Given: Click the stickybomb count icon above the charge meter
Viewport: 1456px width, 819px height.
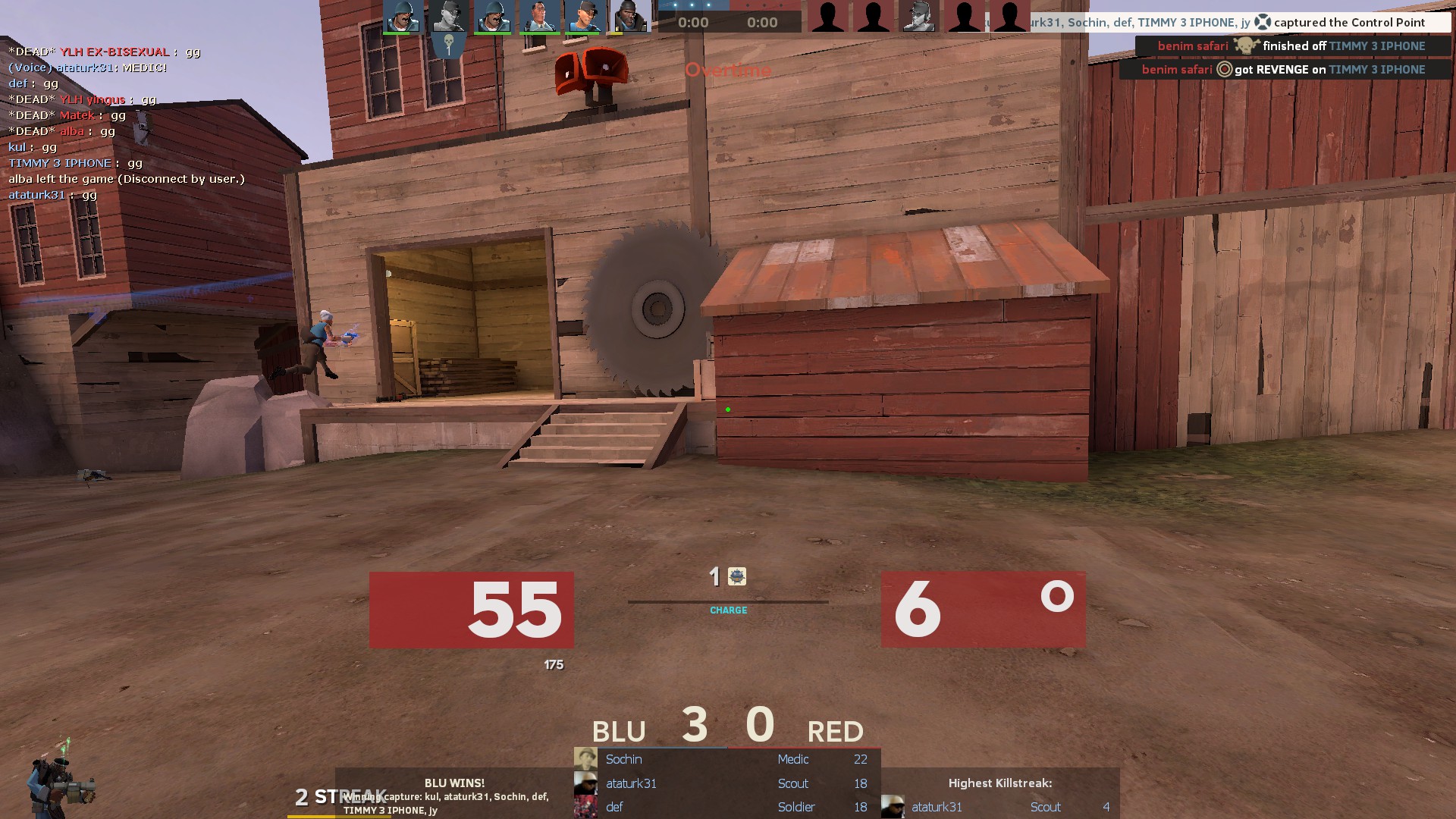Looking at the screenshot, I should (x=736, y=577).
